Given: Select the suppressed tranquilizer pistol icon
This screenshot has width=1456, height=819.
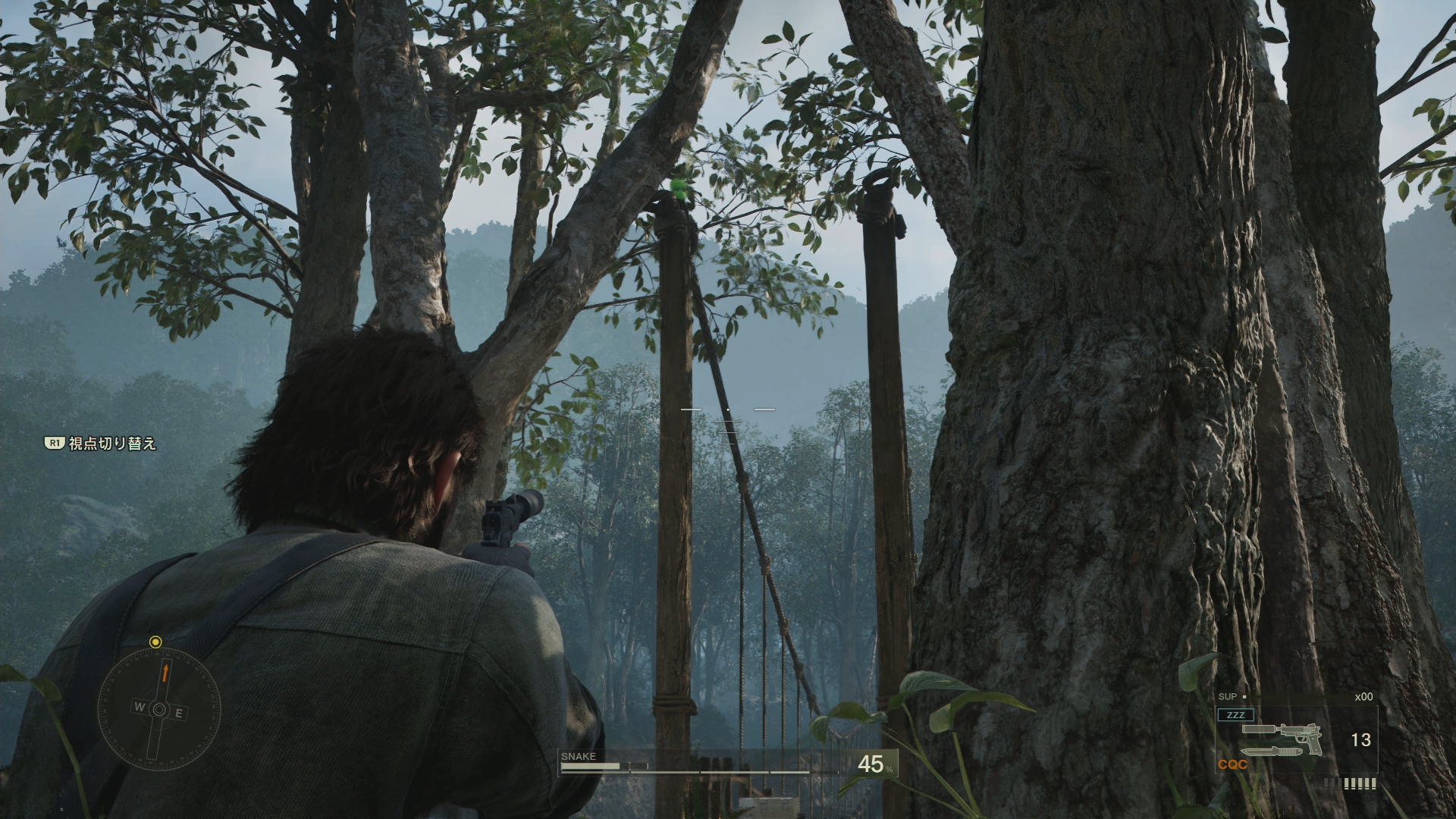Looking at the screenshot, I should click(1282, 736).
